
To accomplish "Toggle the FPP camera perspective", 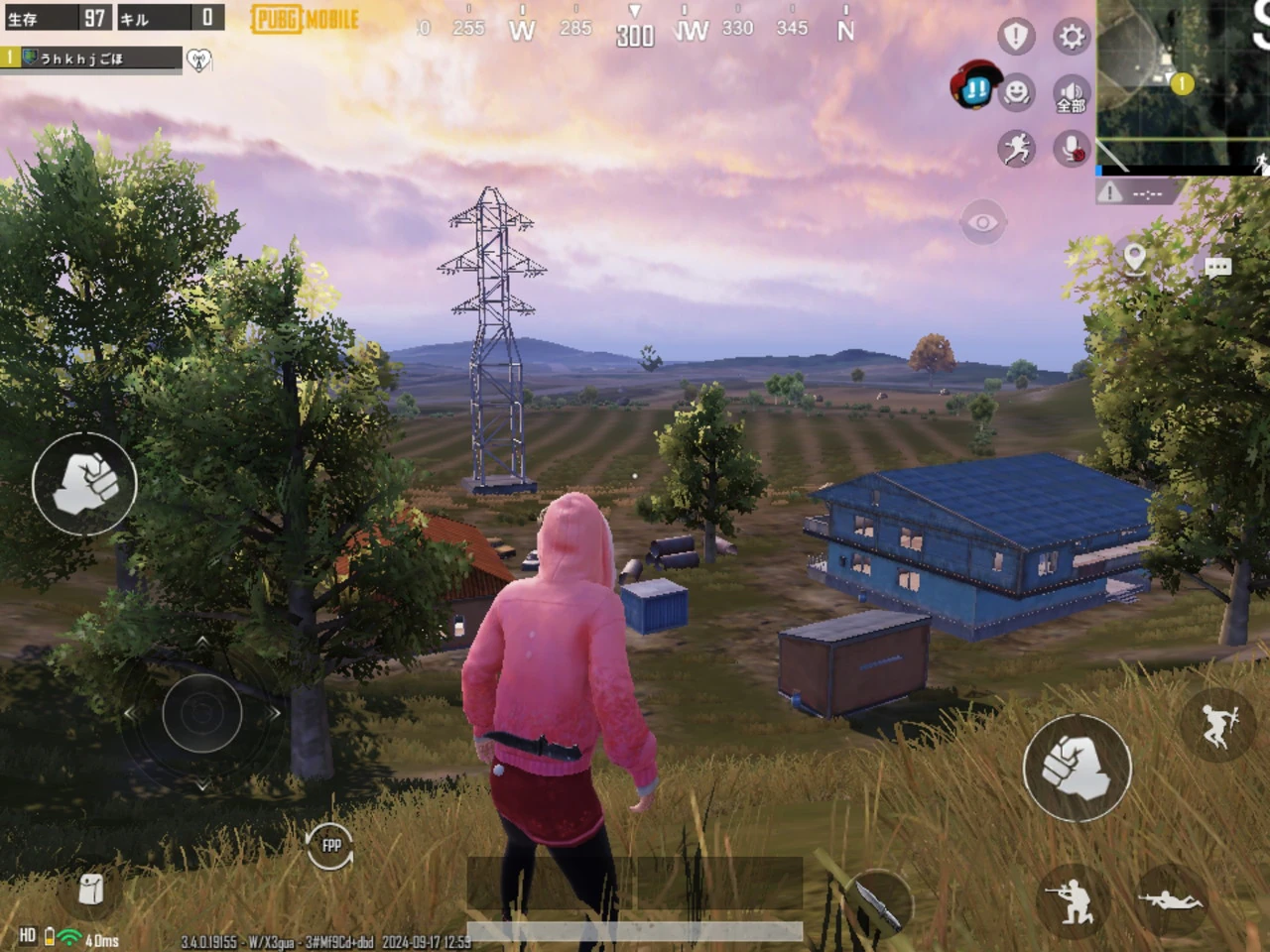I will 331,845.
